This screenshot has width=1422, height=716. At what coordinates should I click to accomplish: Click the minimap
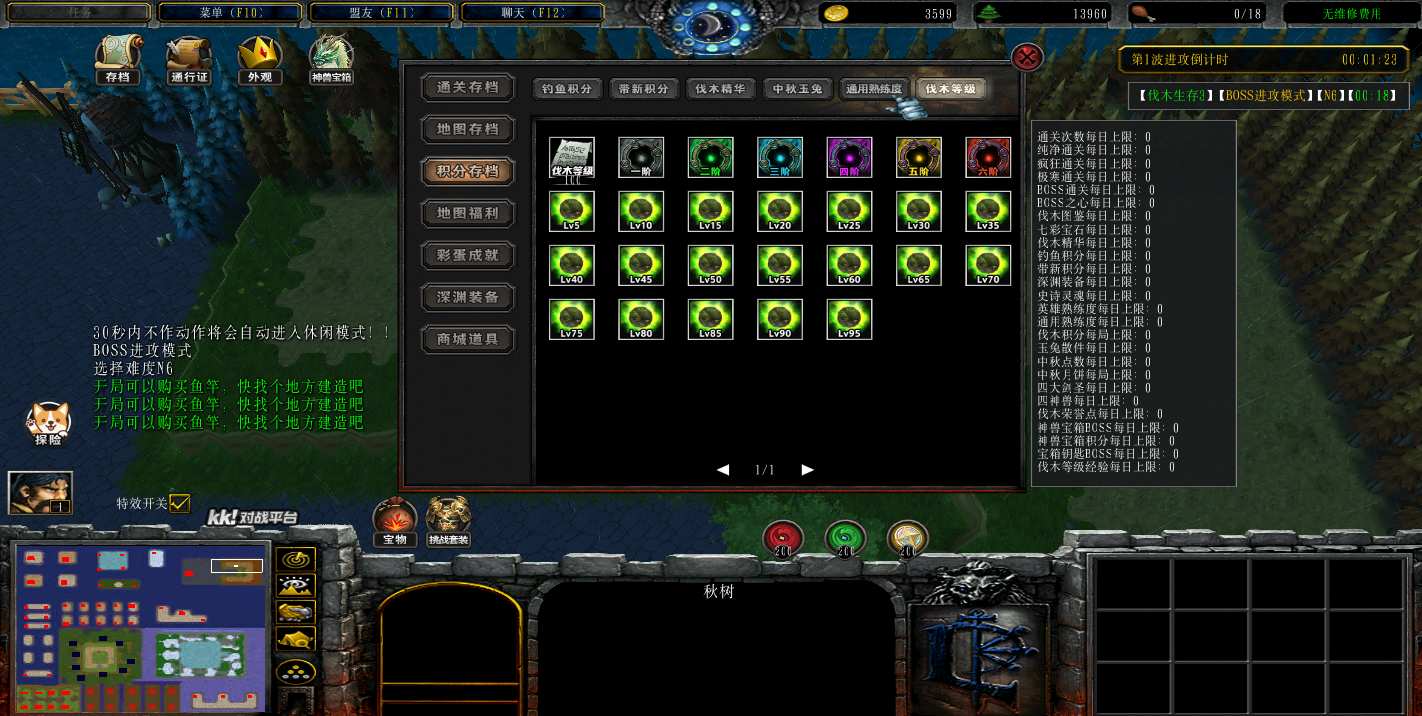point(141,627)
